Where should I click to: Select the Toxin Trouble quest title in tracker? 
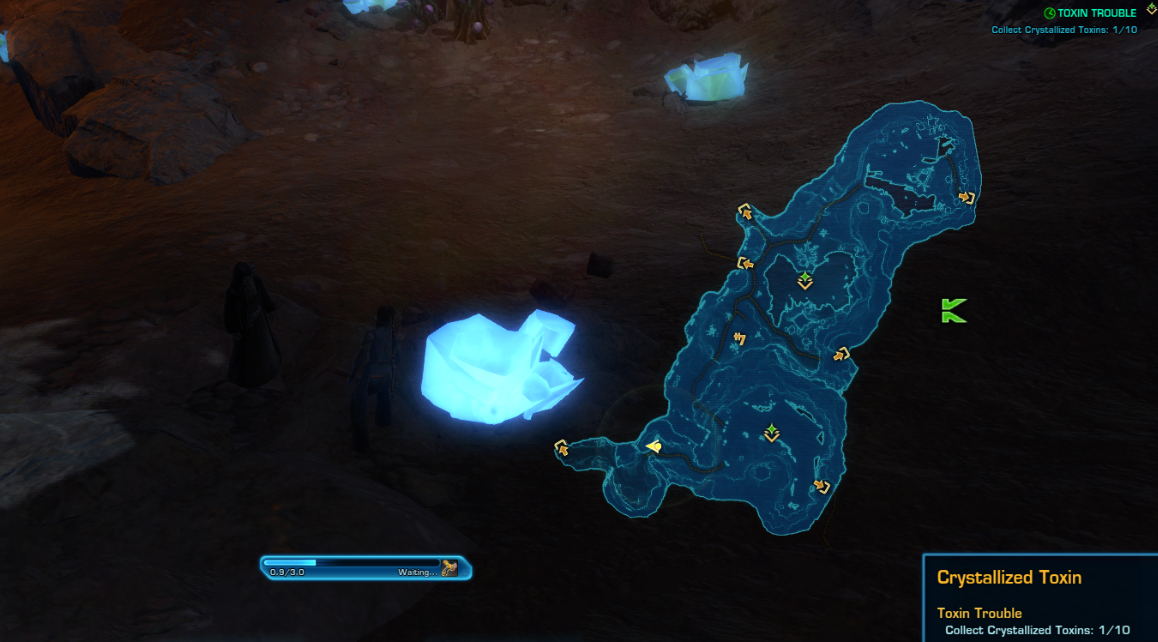click(1097, 13)
